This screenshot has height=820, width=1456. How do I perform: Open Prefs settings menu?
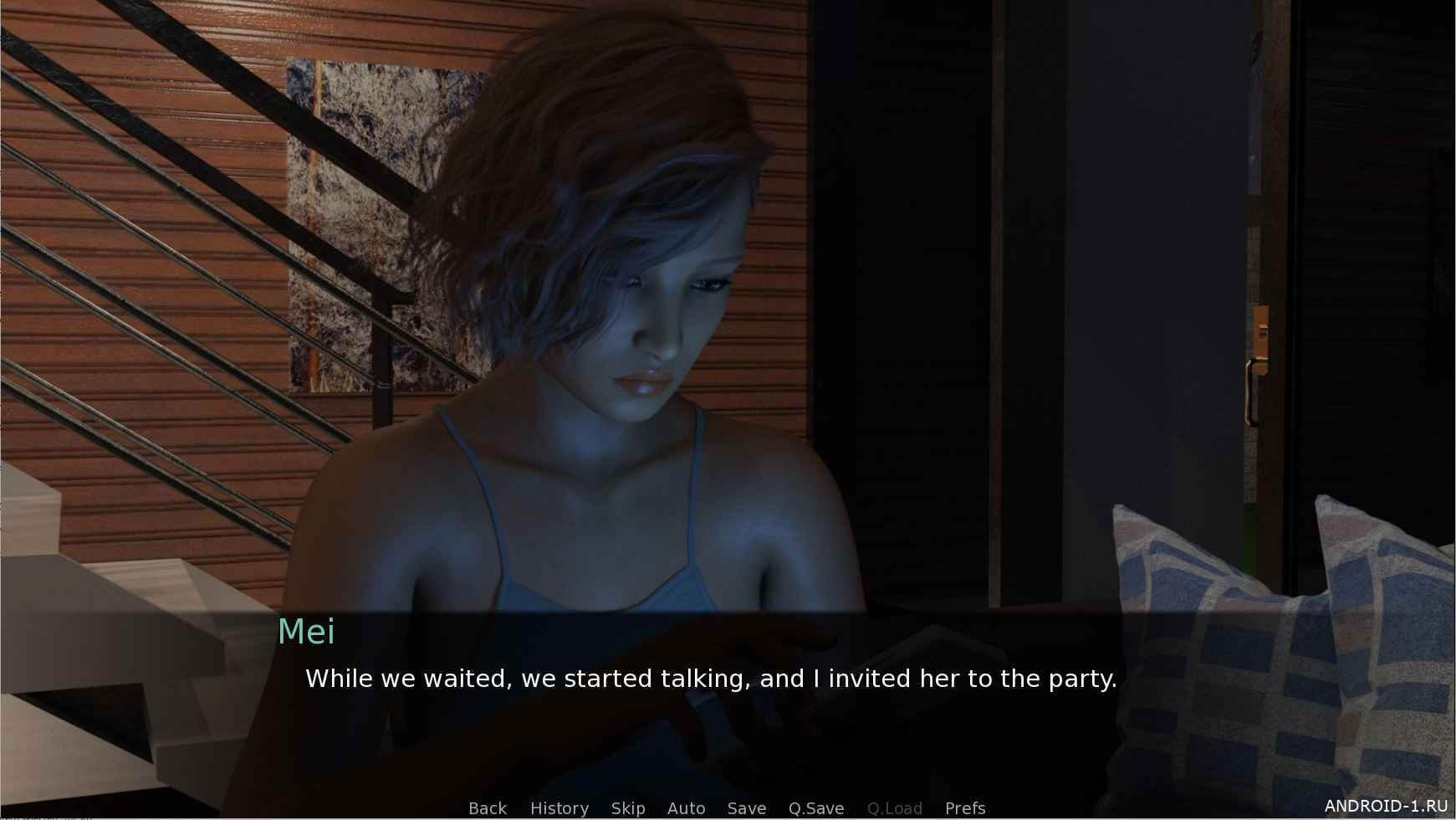(x=964, y=808)
